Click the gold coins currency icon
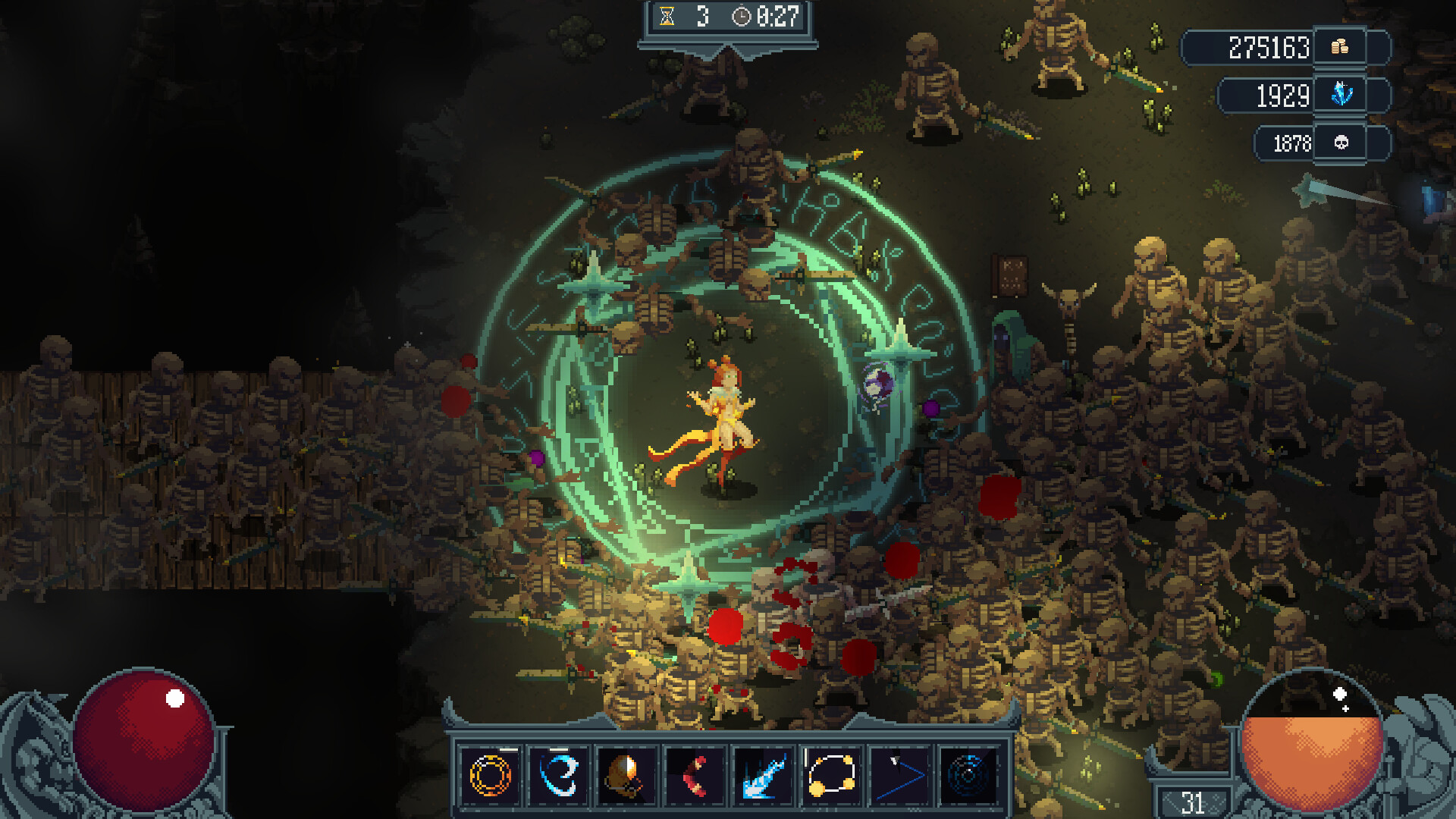The width and height of the screenshot is (1456, 819). pos(1340,47)
